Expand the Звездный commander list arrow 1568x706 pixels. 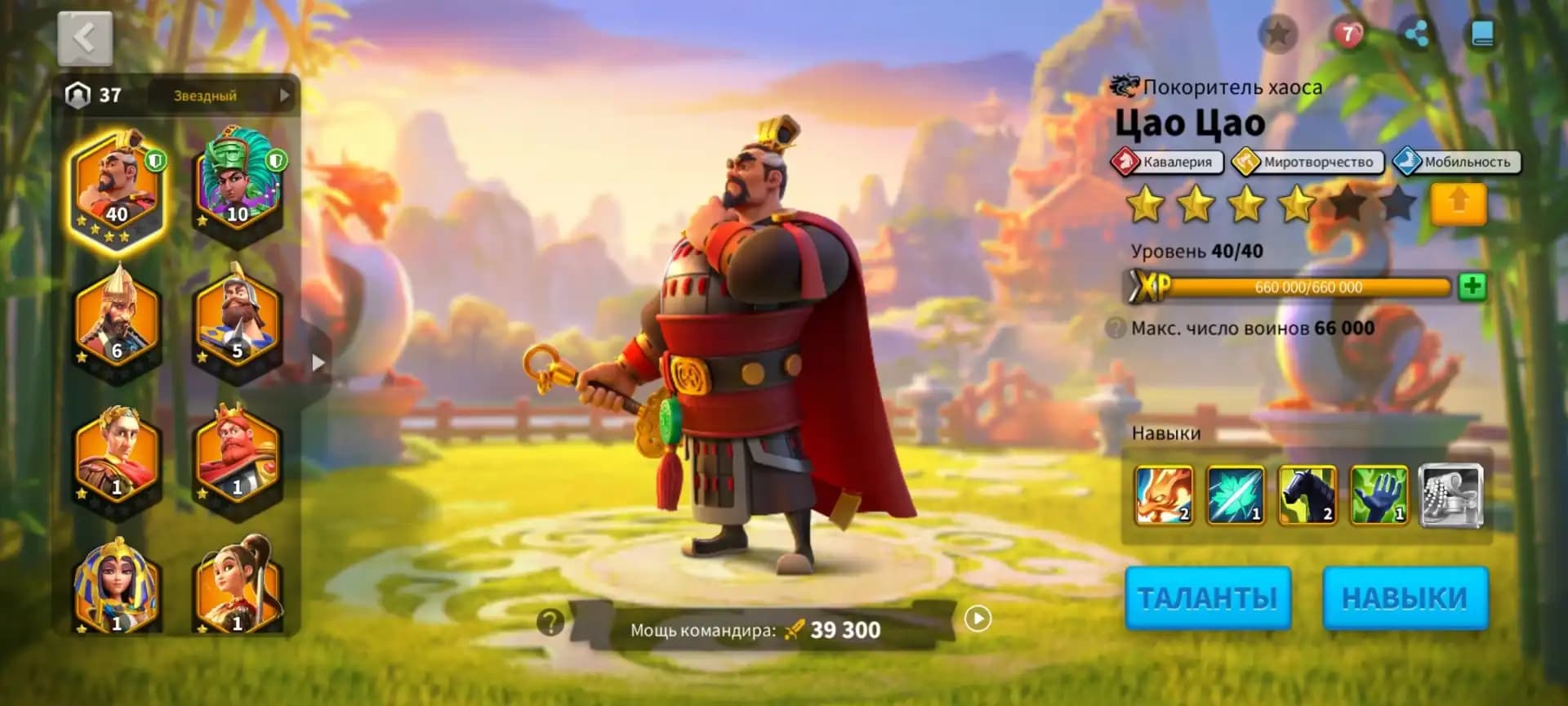(x=284, y=96)
